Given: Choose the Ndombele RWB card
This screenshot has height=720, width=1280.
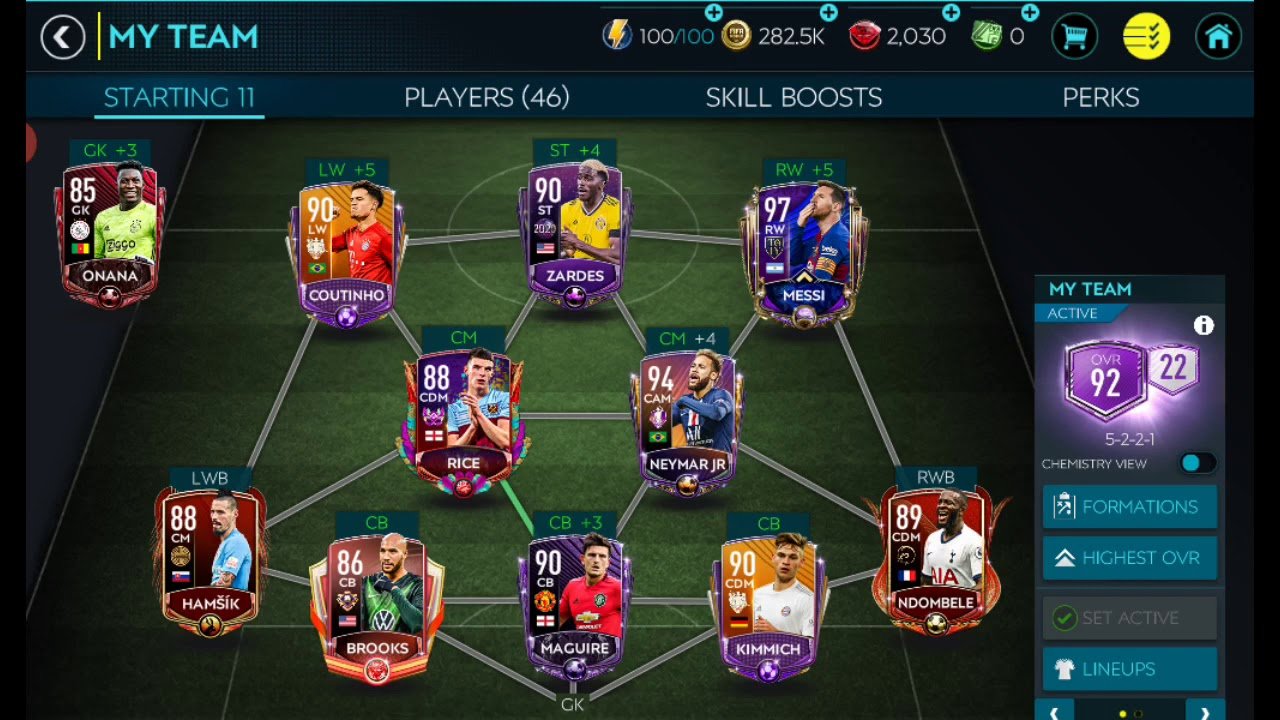Looking at the screenshot, I should coord(936,560).
